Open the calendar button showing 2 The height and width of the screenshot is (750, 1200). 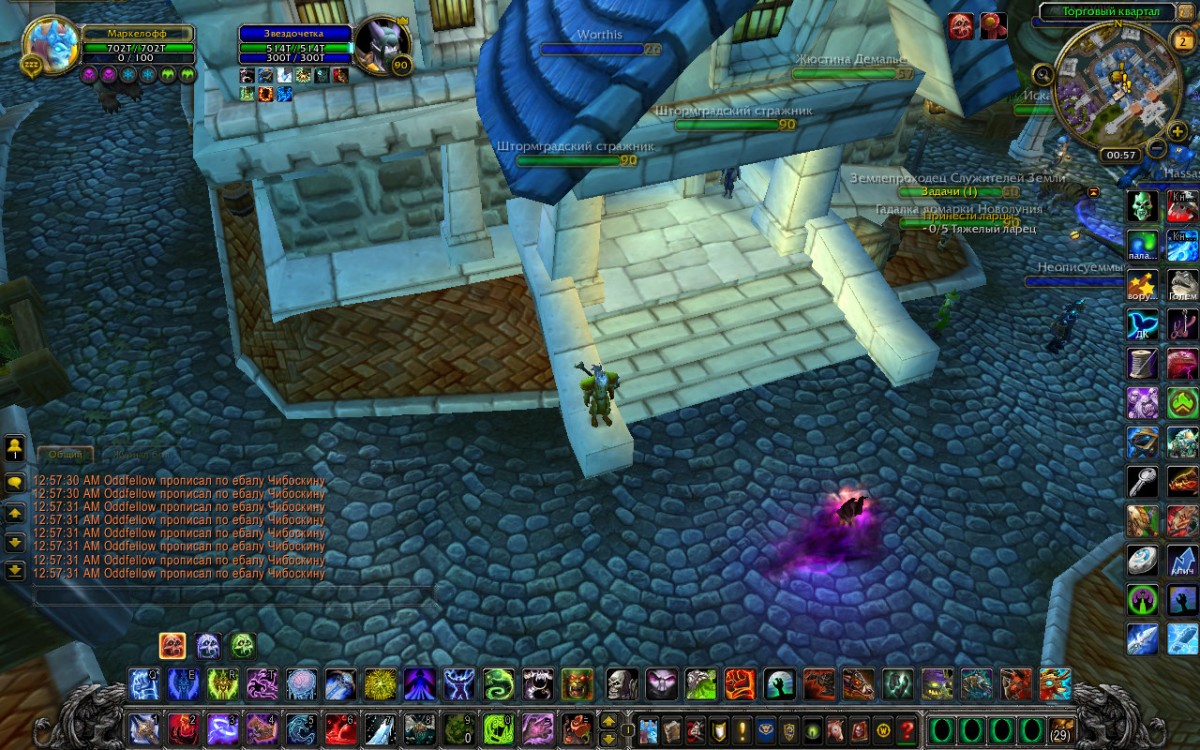(1180, 40)
